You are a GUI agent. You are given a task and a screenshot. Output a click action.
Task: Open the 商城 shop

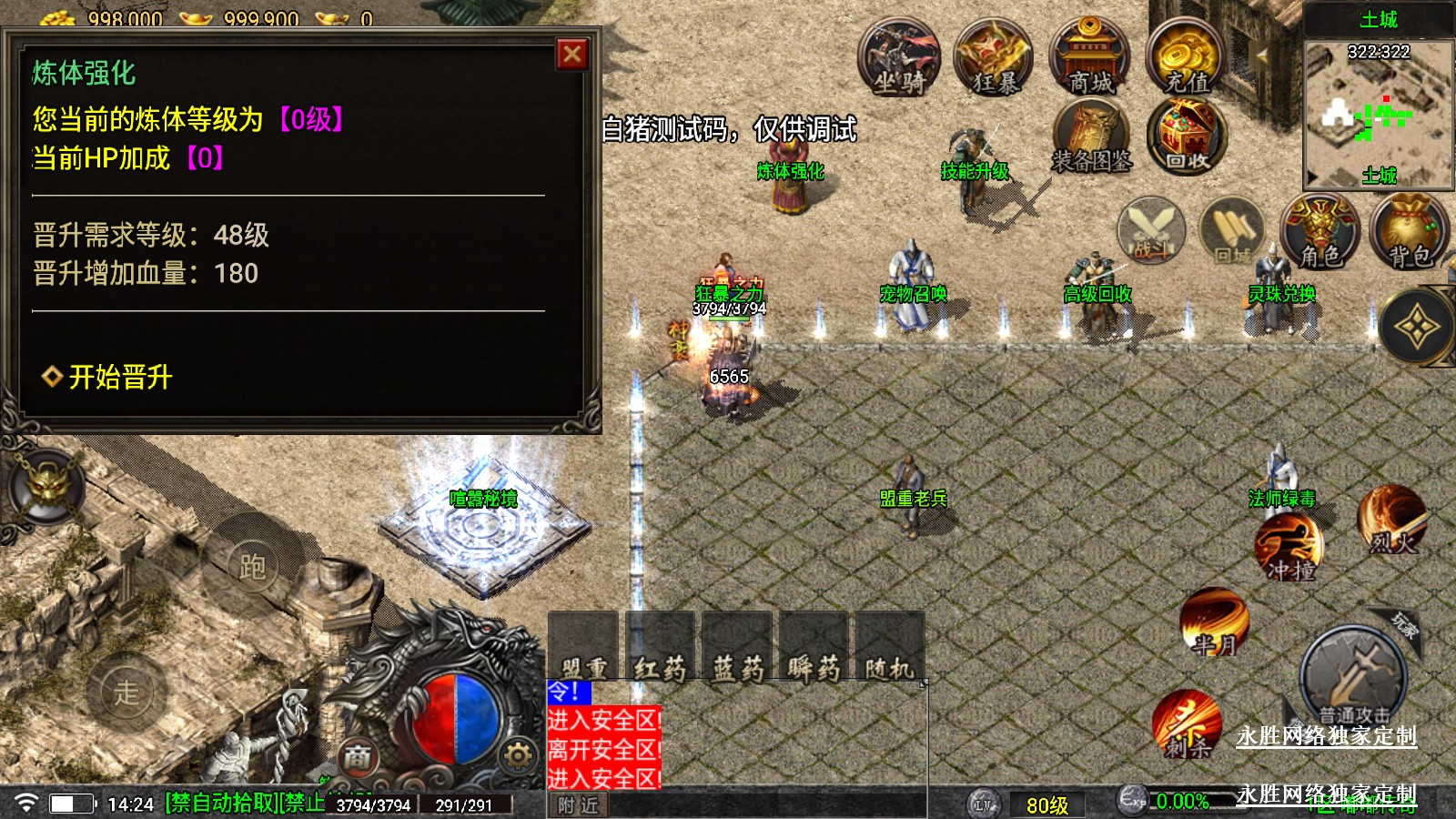[x=1089, y=60]
